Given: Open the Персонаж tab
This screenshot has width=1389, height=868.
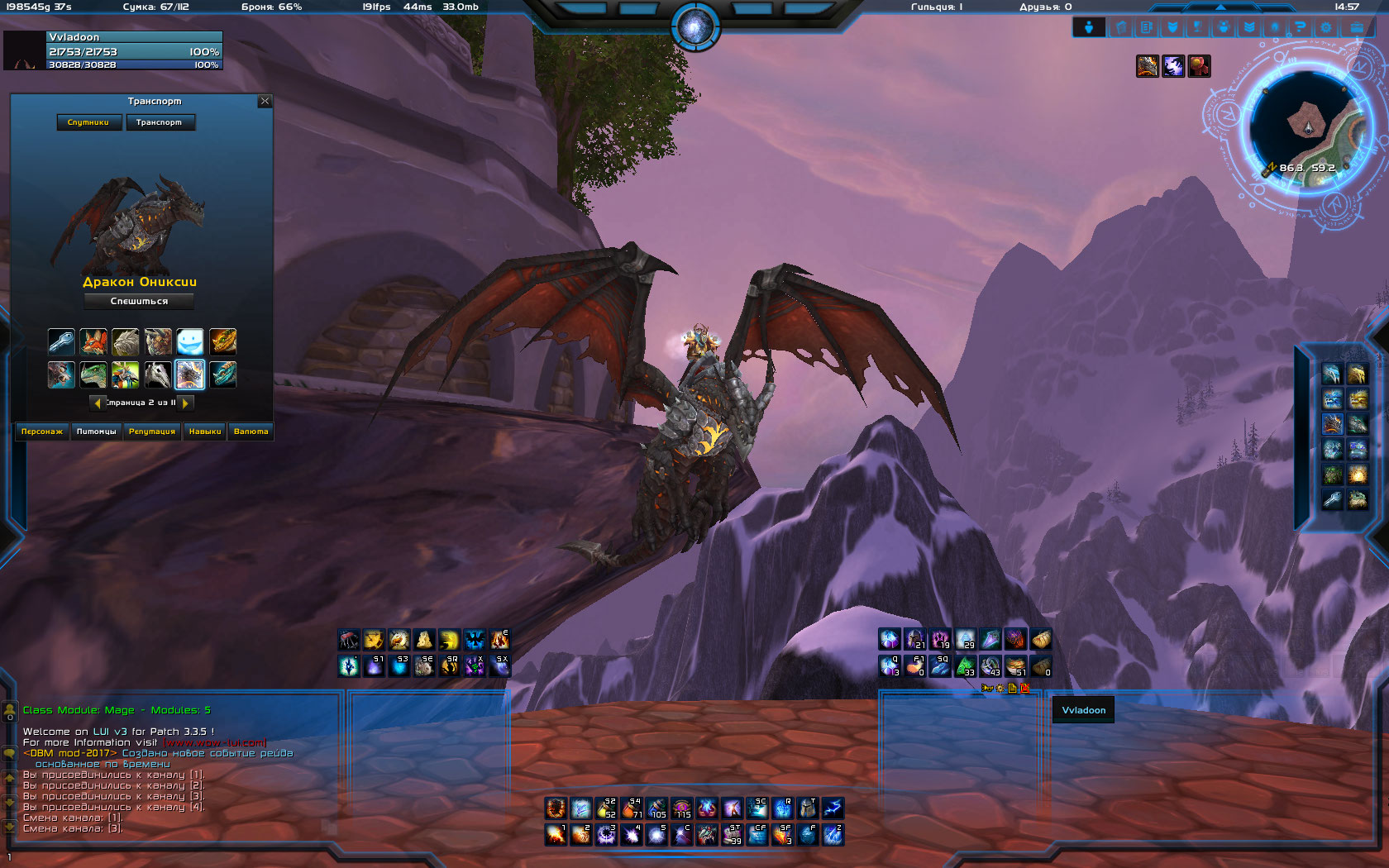Looking at the screenshot, I should click(x=42, y=432).
